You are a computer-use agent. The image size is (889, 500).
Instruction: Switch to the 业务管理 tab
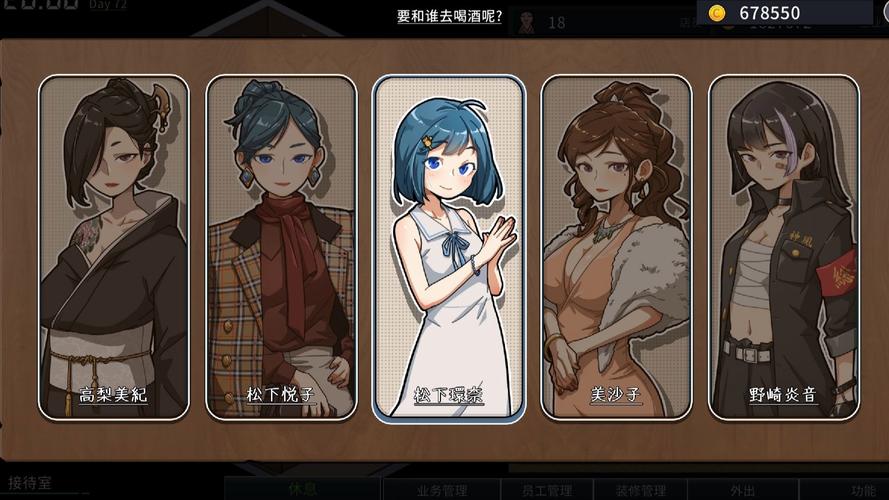coord(441,490)
